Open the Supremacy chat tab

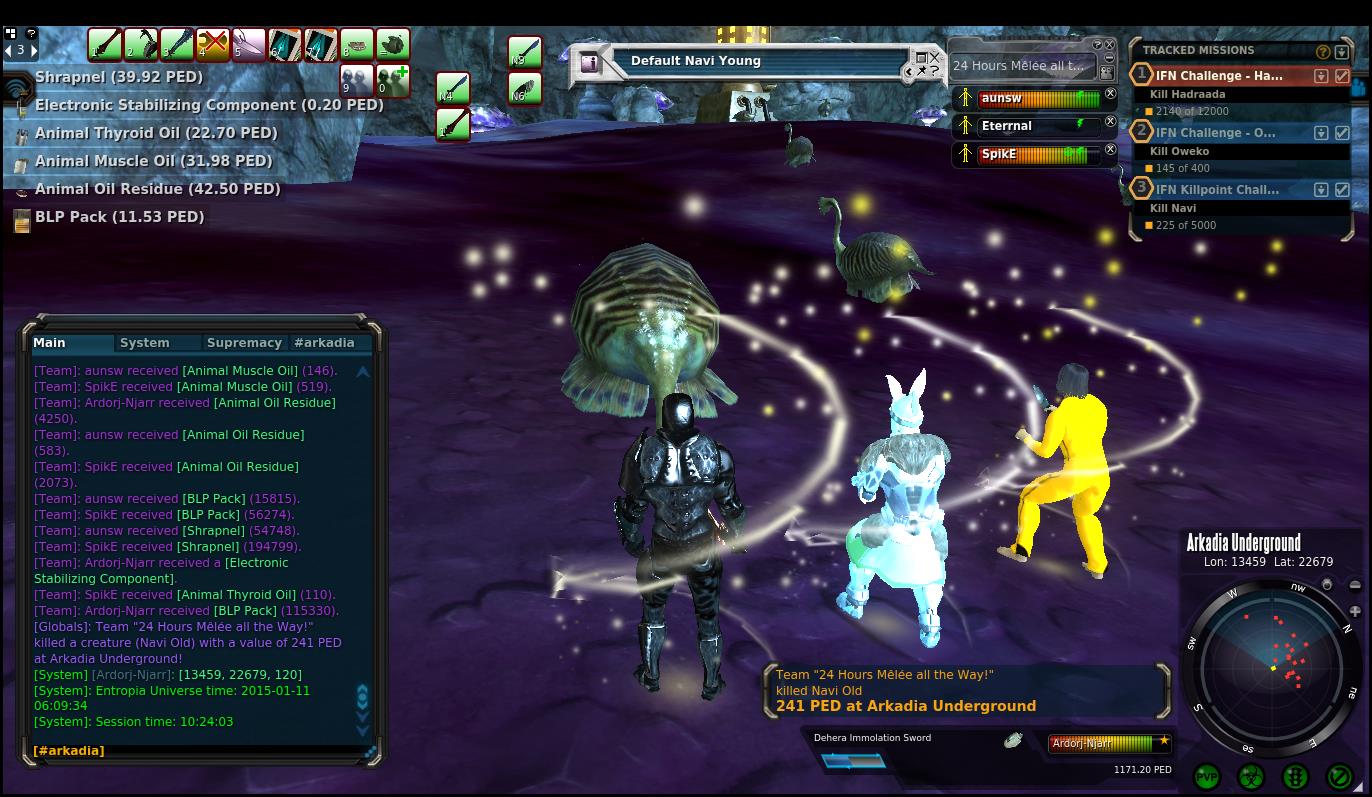244,343
